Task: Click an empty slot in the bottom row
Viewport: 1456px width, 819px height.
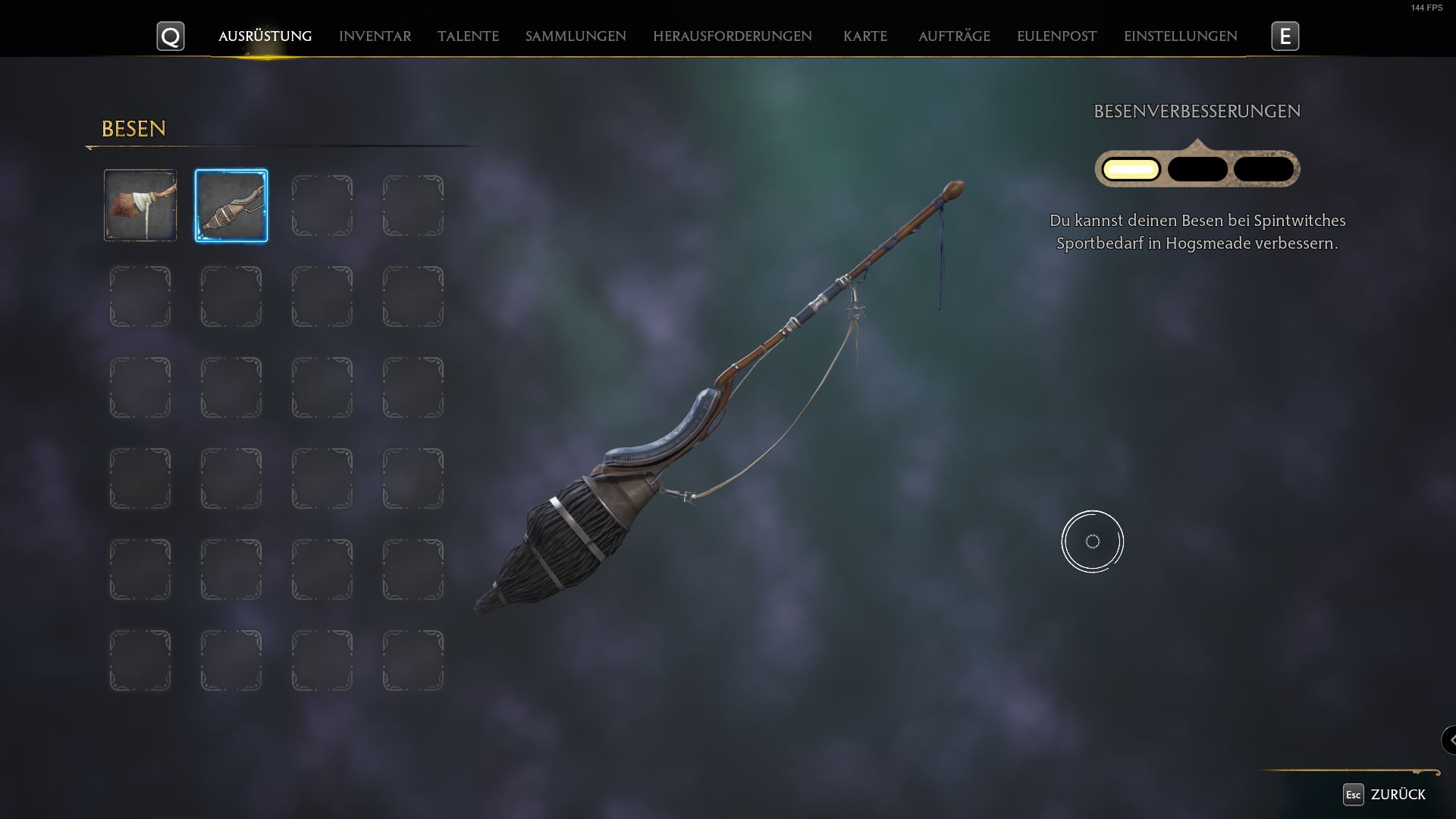Action: click(x=140, y=659)
